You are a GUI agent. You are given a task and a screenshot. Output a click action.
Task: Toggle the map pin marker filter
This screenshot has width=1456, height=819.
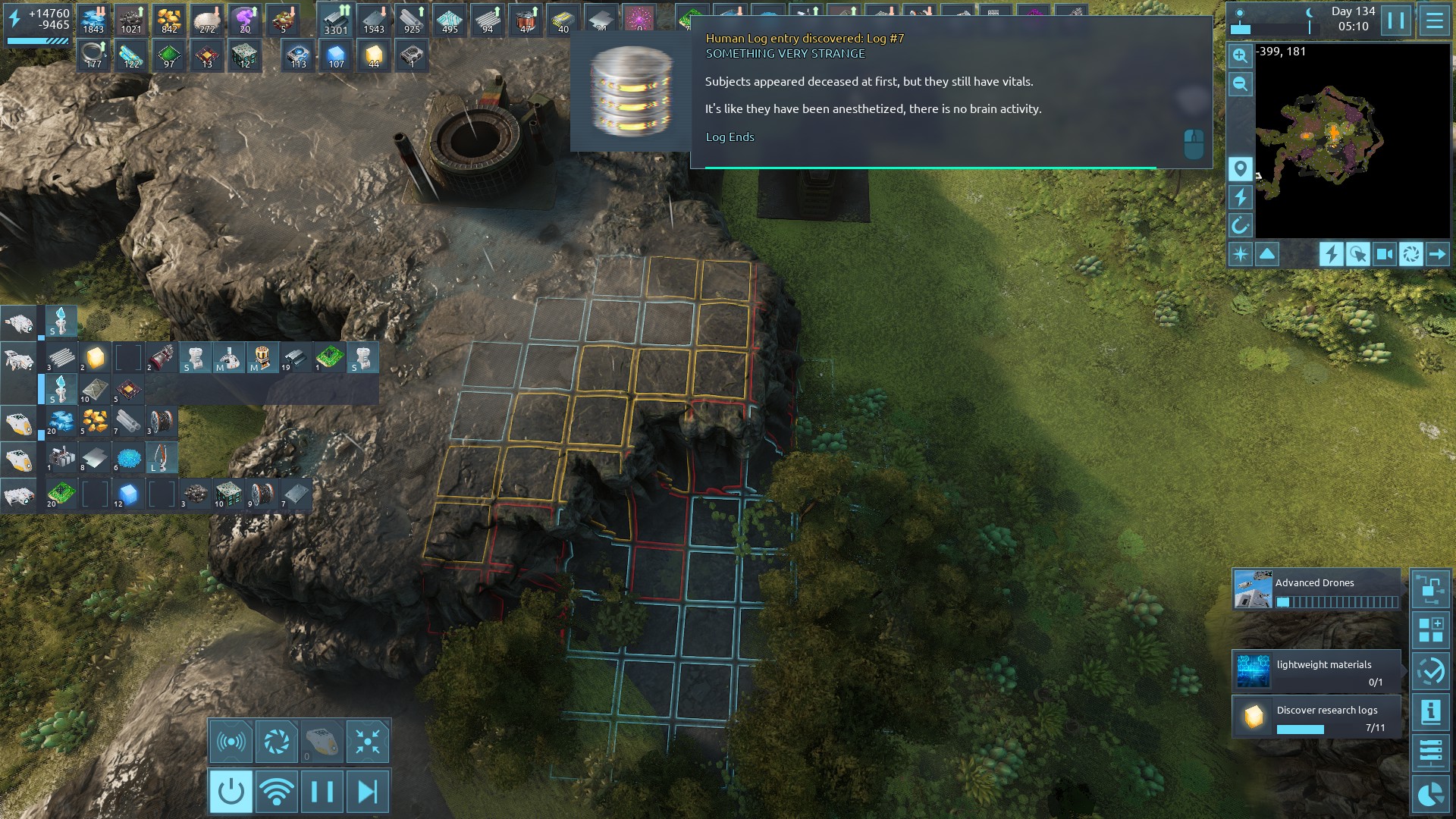(1240, 168)
